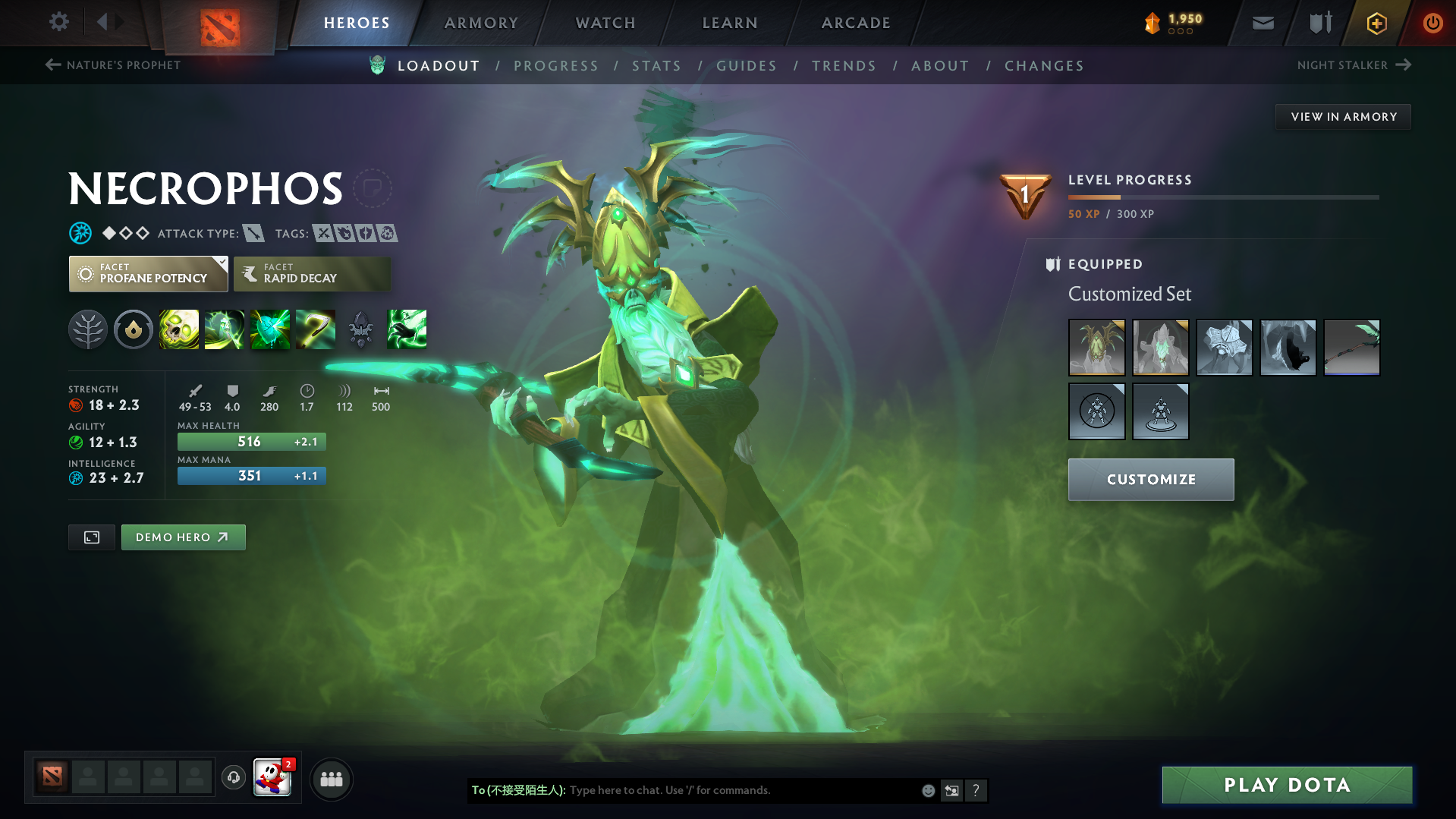Screen dimensions: 1456x819
Task: Select the Rapid Decay facet option
Action: click(x=311, y=273)
